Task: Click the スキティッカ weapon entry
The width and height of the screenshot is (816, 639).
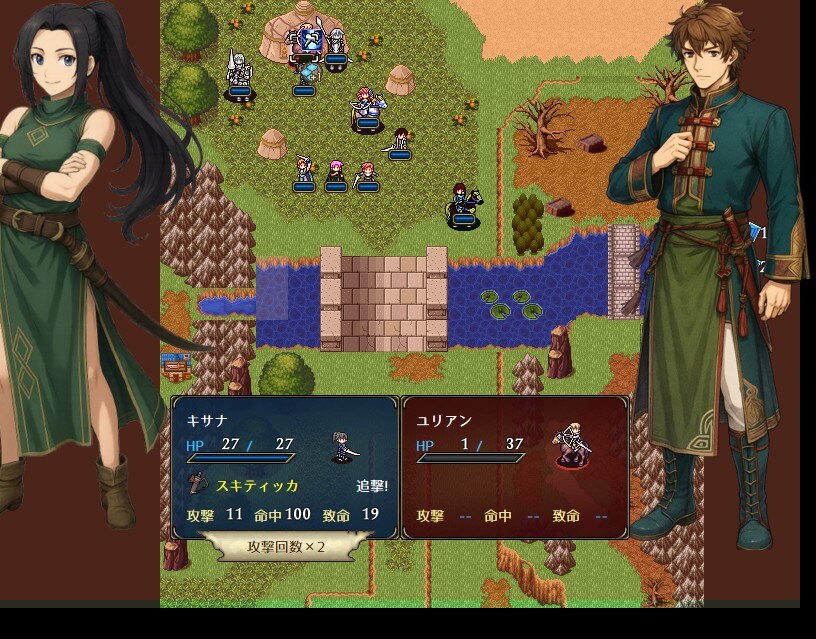Action: click(257, 486)
